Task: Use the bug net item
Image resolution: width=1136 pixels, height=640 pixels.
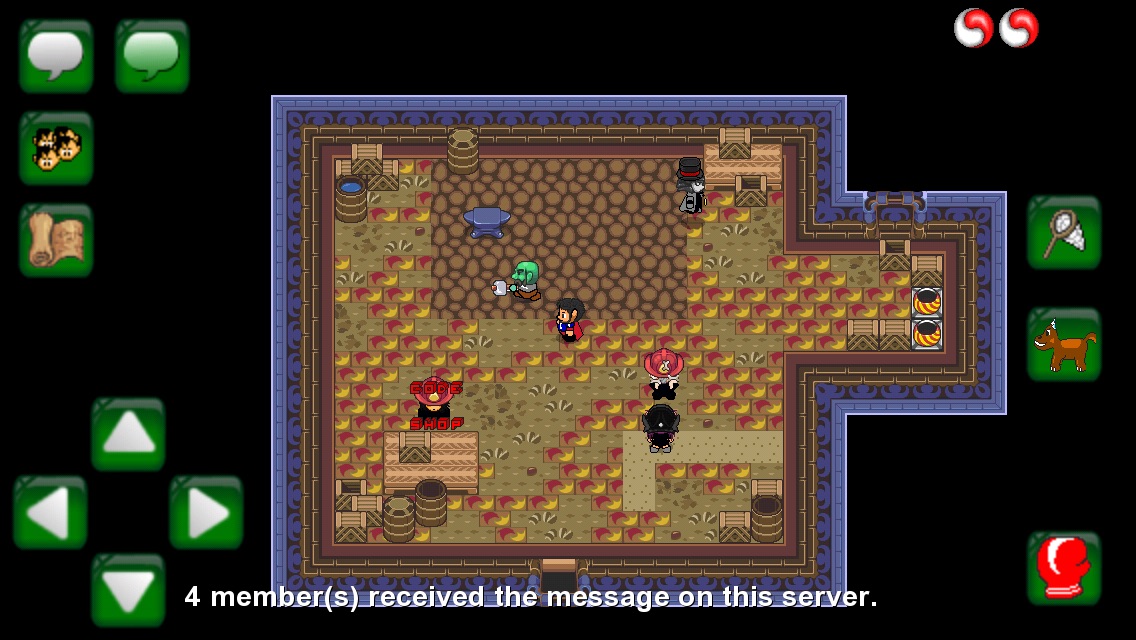Action: [1064, 232]
